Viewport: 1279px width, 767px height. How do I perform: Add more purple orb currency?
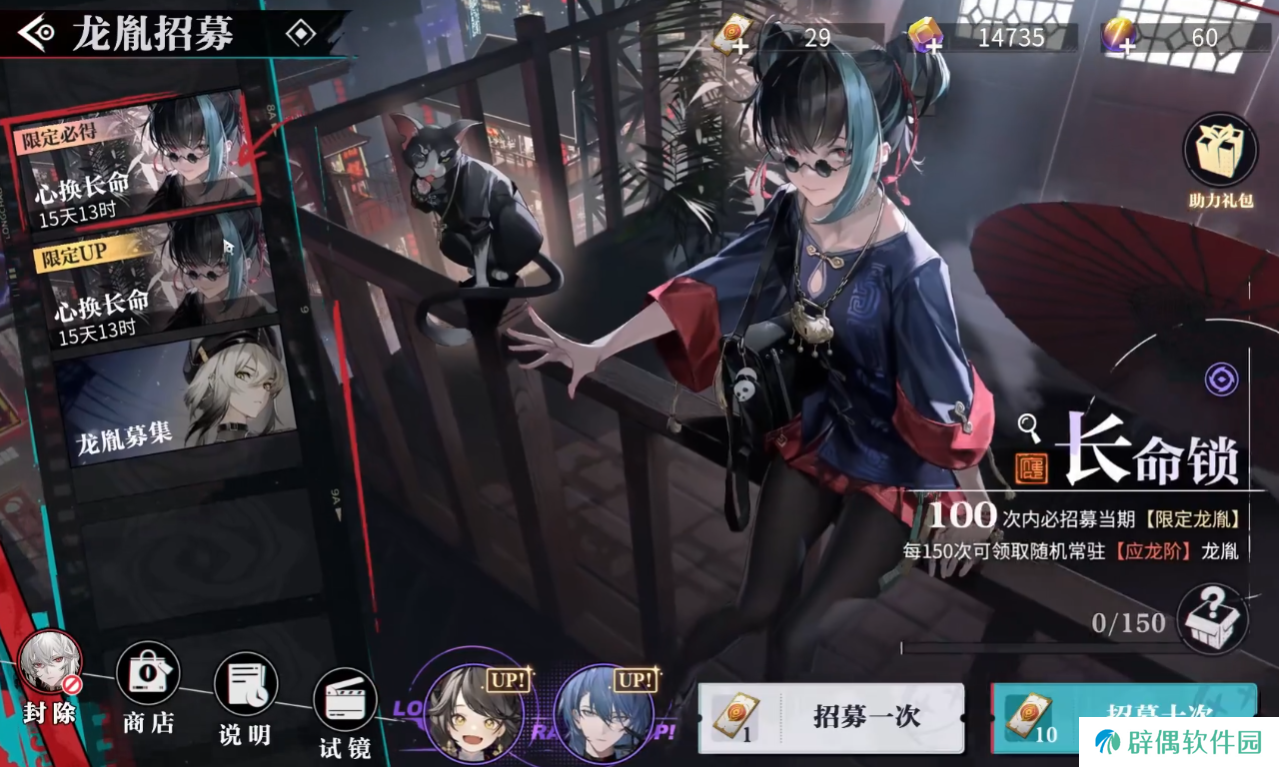point(1119,38)
